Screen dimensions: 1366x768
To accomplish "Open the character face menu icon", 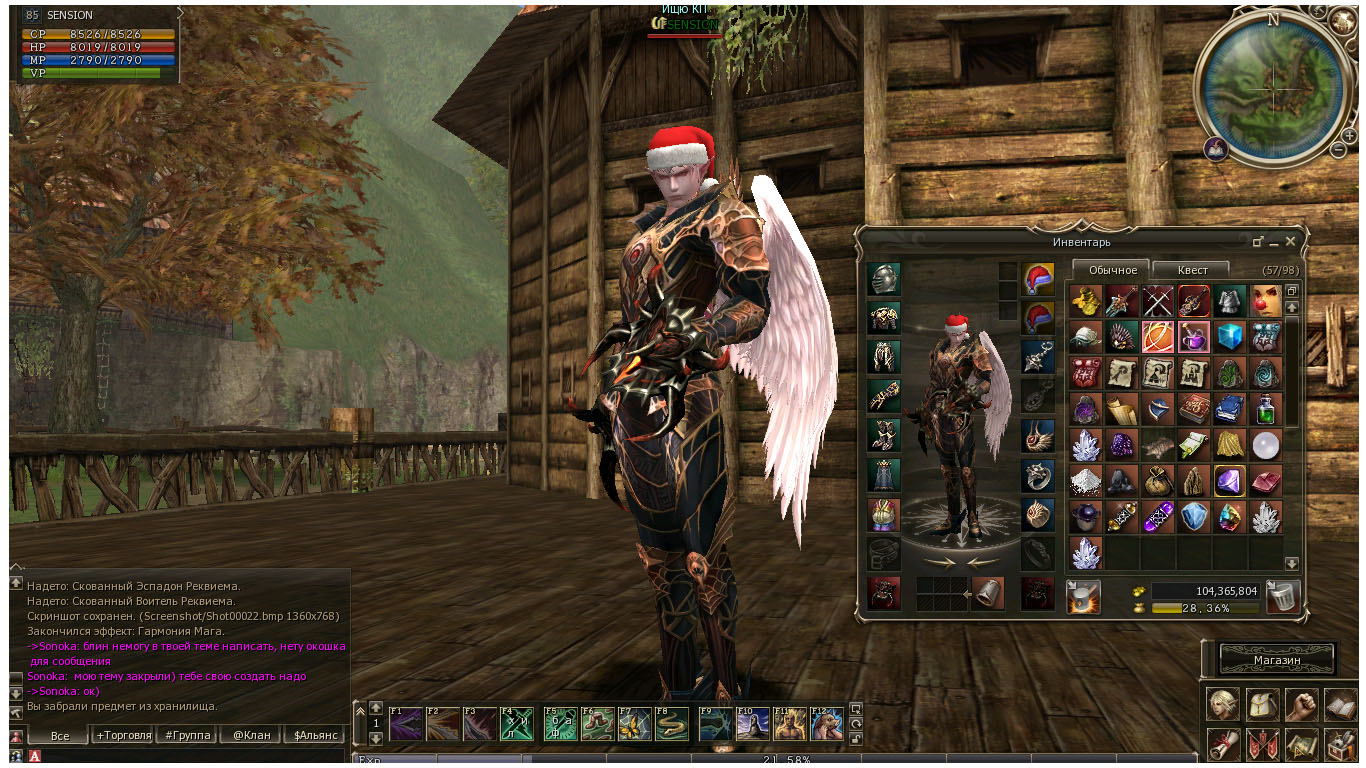I will (x=1222, y=704).
